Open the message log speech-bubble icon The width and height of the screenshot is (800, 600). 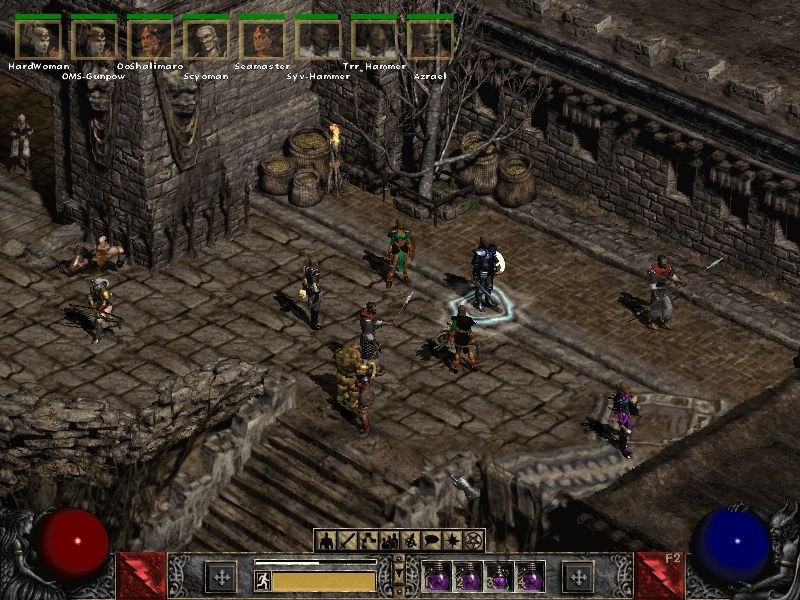click(431, 541)
